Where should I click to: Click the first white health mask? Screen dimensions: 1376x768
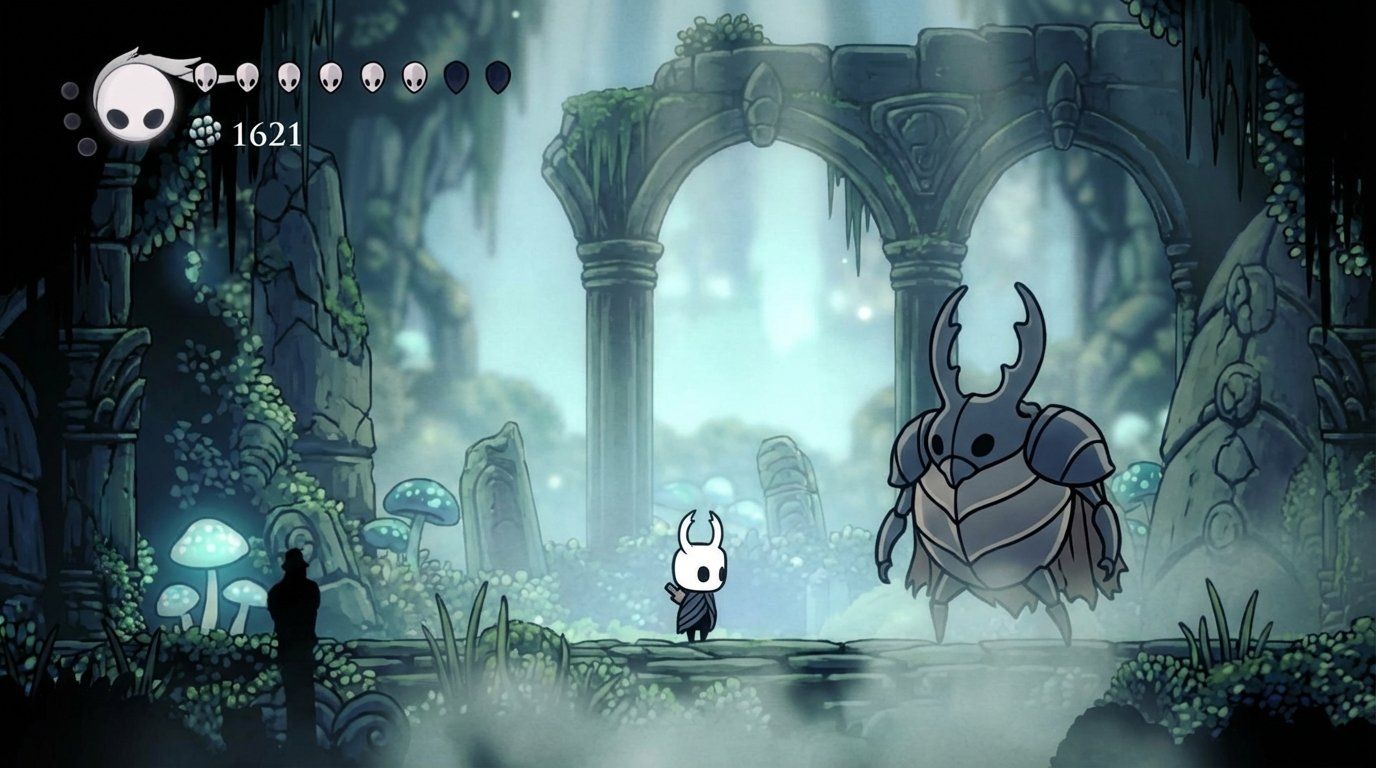coord(204,76)
